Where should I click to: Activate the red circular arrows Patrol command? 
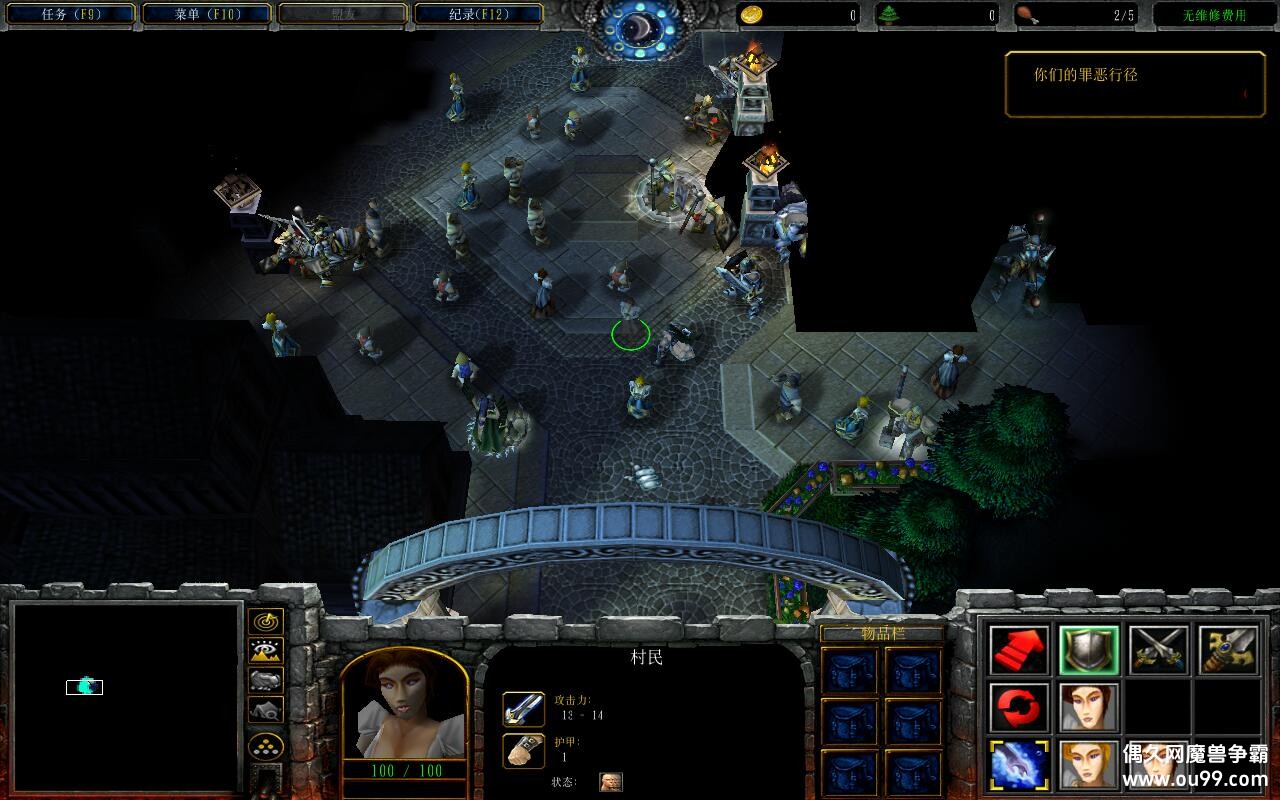[x=1019, y=708]
